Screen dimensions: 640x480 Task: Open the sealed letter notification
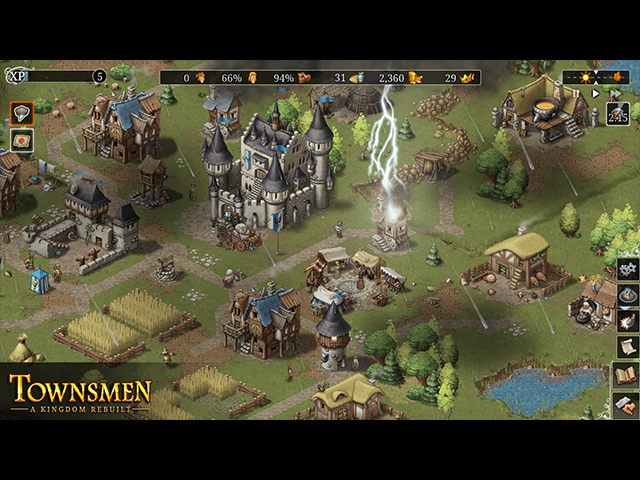click(x=22, y=141)
